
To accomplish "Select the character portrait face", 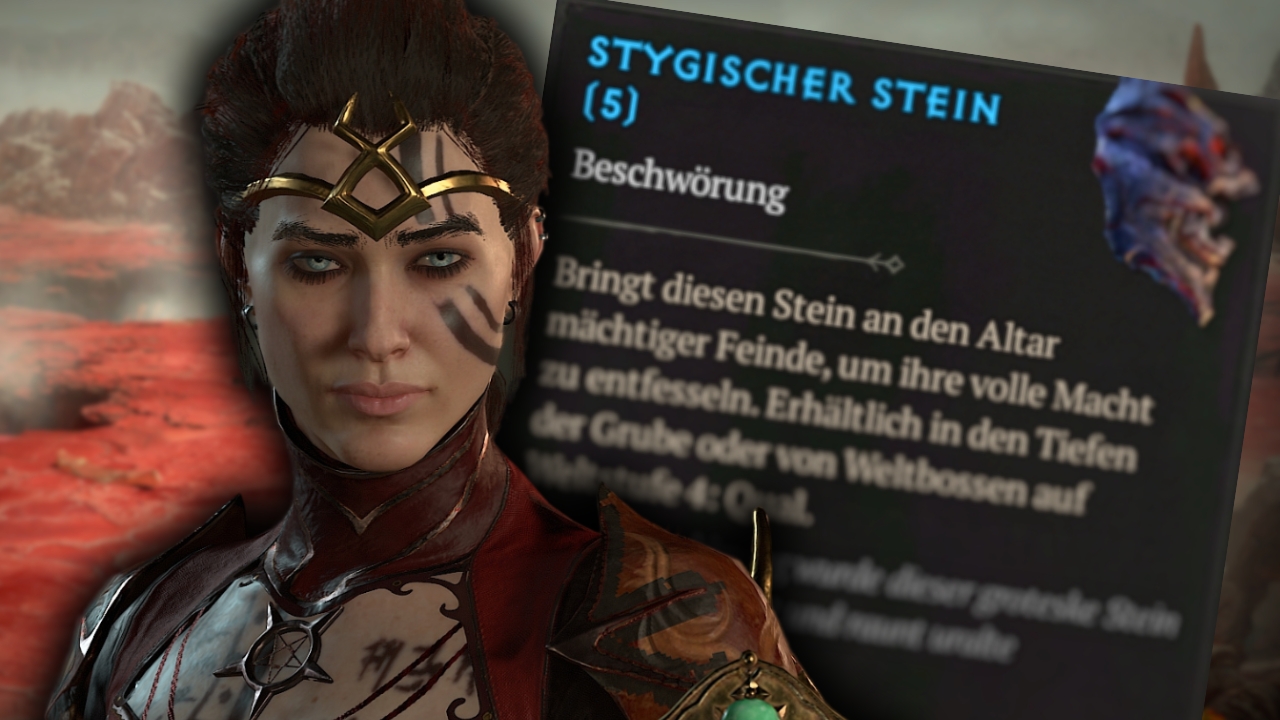I will (x=380, y=330).
